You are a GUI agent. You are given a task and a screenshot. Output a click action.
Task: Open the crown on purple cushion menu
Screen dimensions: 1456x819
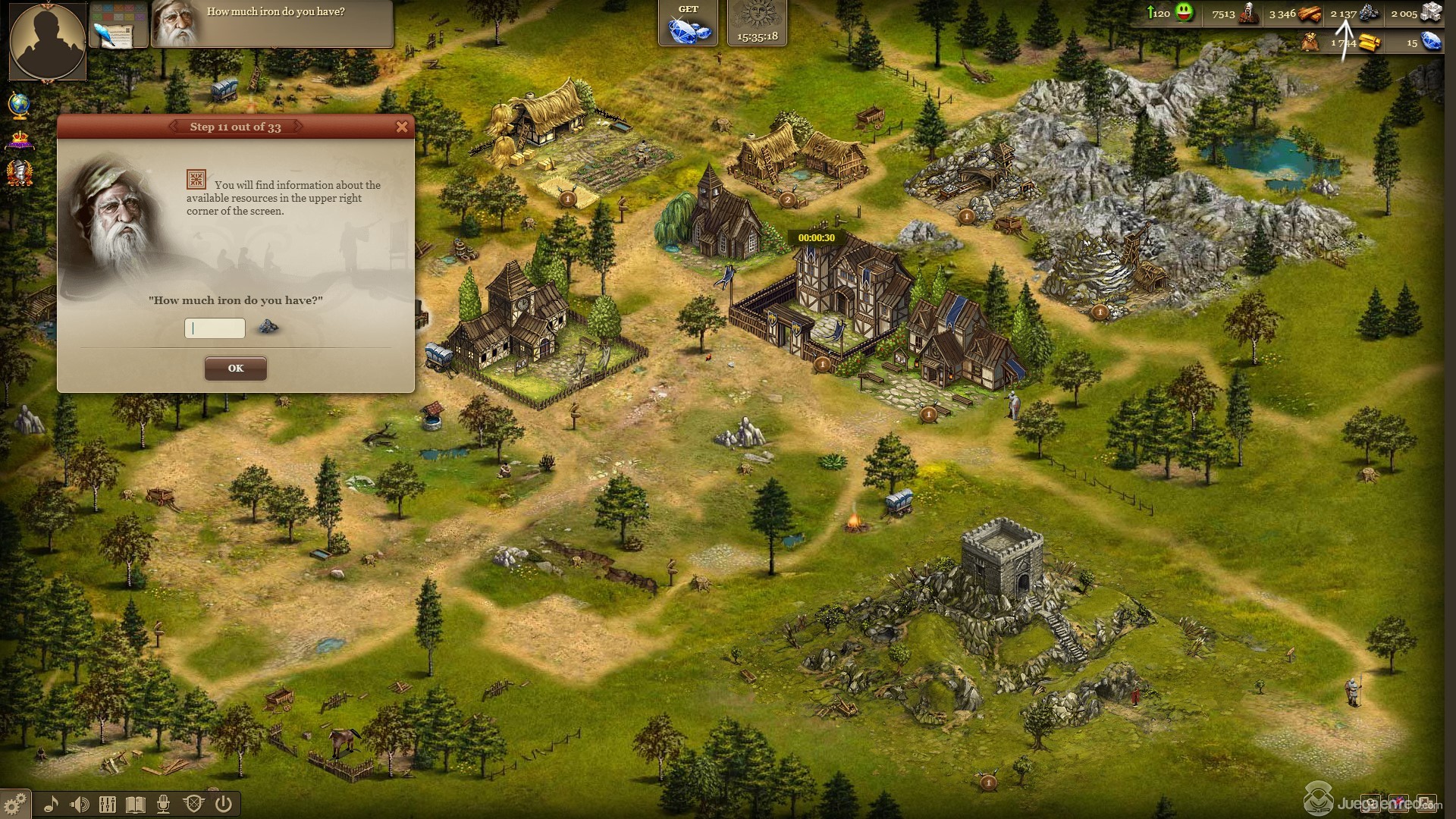pyautogui.click(x=20, y=140)
